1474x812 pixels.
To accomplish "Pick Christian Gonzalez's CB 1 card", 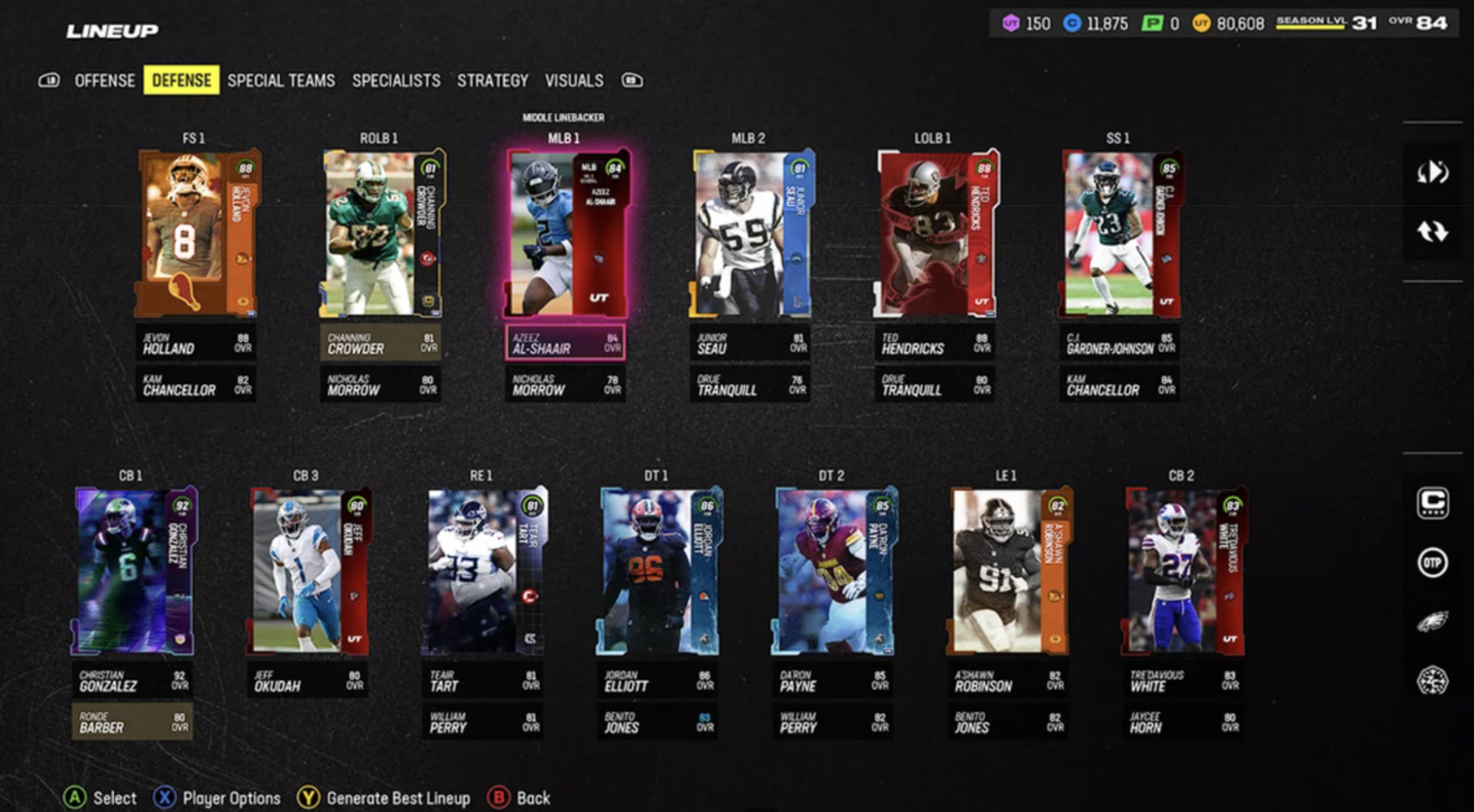I will [x=133, y=571].
